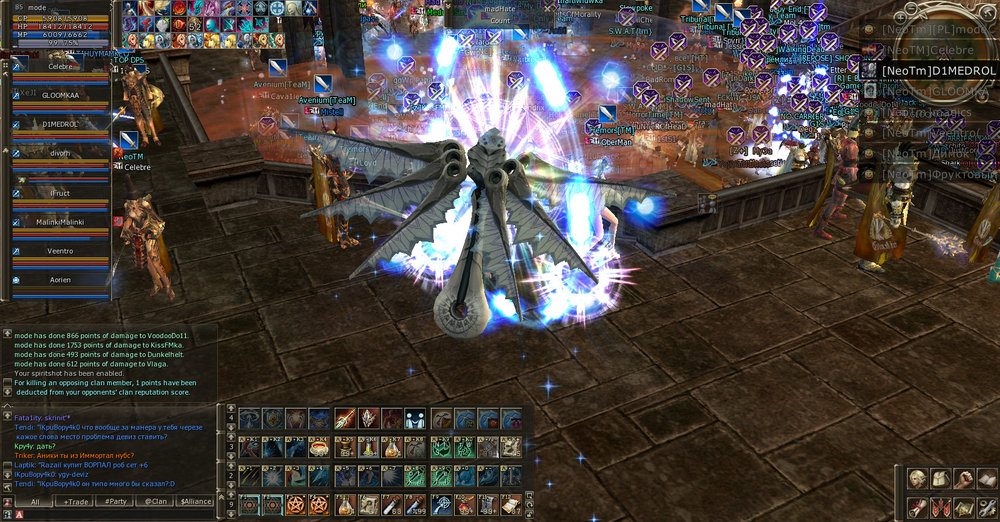Select D1MEDROL in the party list
The image size is (1000, 522).
click(60, 124)
